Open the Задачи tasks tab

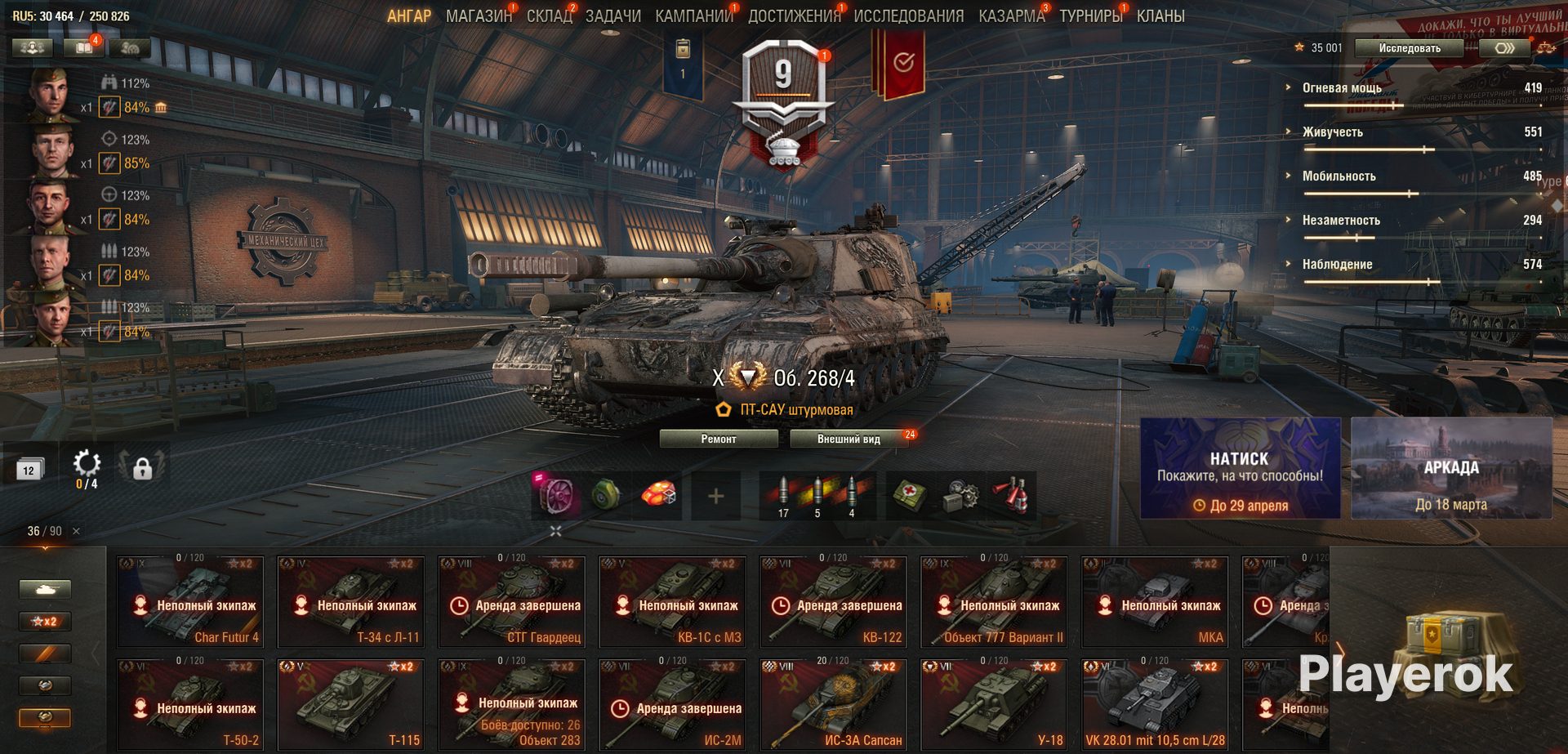click(x=612, y=16)
